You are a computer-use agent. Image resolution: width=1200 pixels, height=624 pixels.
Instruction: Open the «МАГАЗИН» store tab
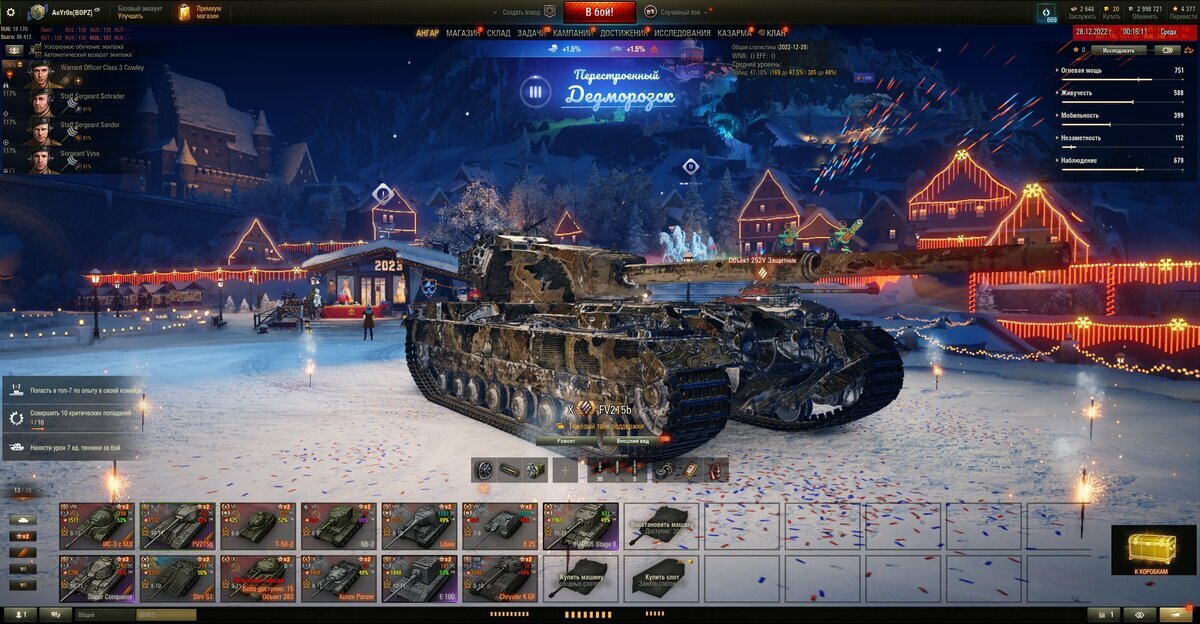[464, 33]
